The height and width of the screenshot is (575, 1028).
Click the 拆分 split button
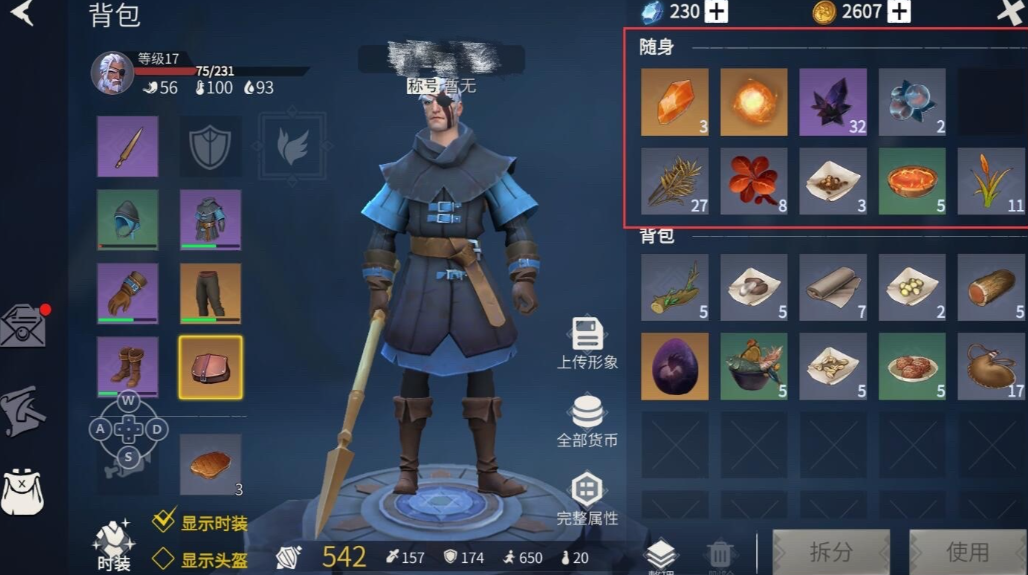point(830,552)
